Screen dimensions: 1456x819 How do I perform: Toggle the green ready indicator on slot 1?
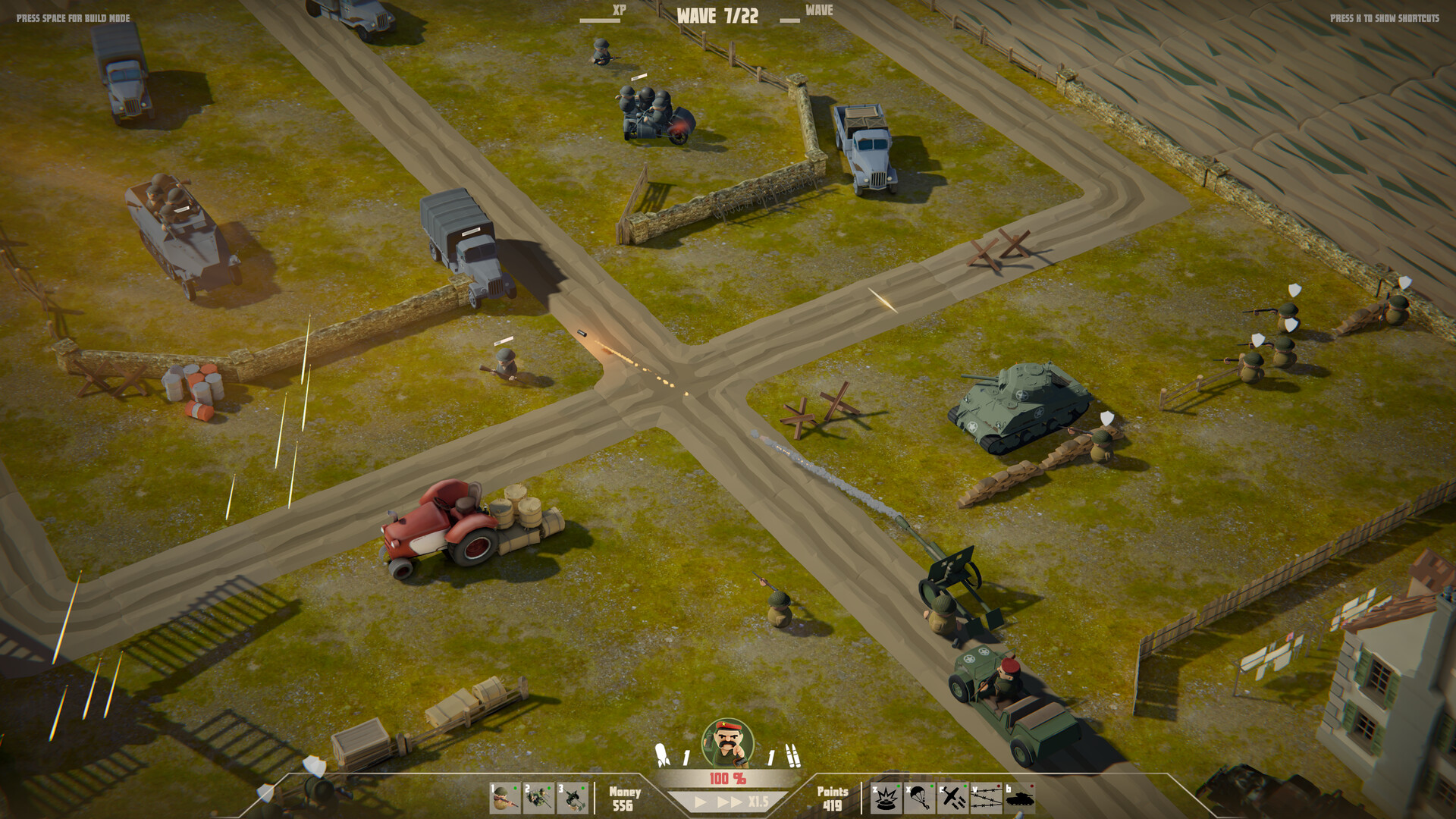click(515, 788)
